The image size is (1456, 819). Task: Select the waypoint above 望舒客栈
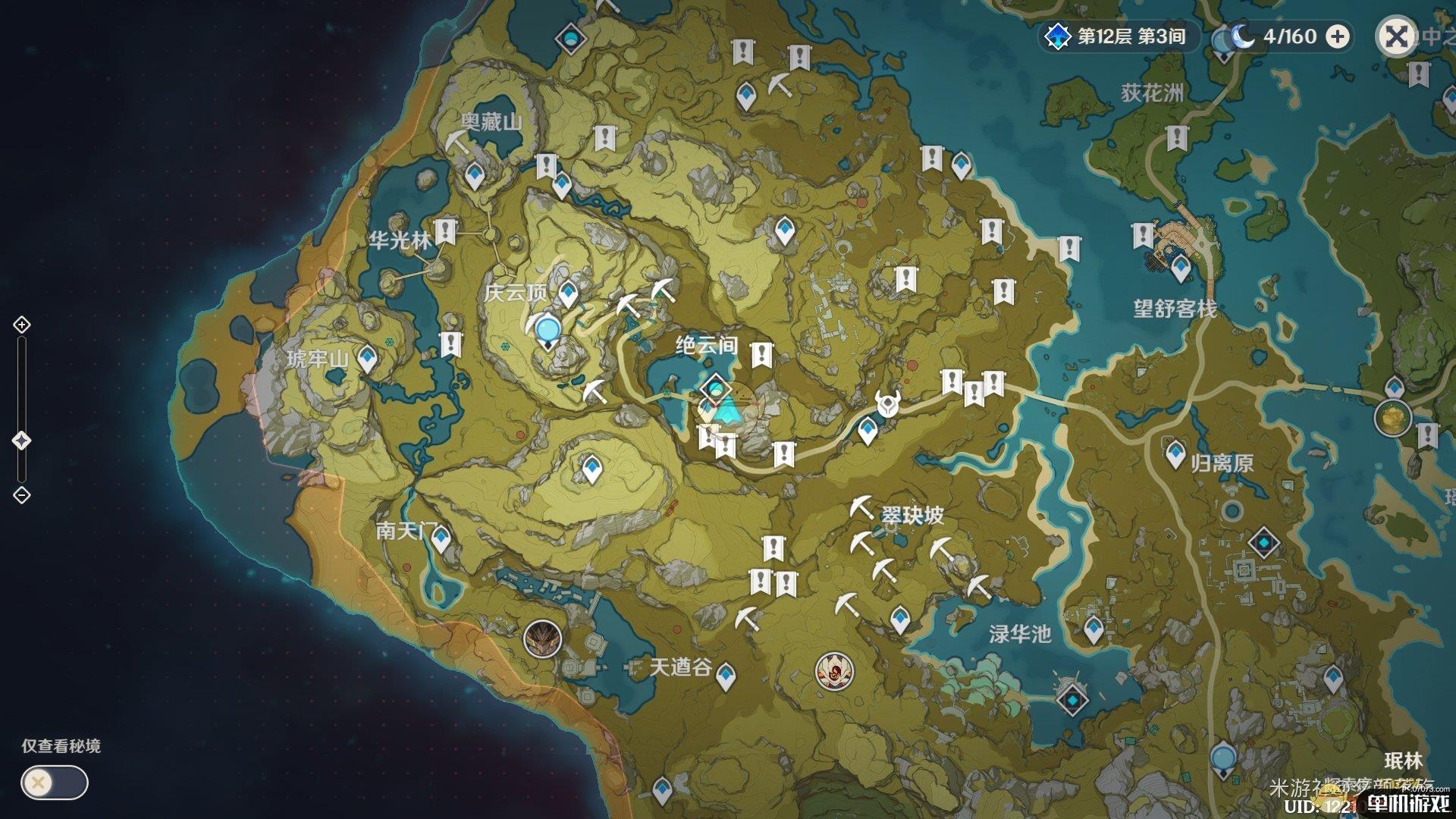click(1180, 268)
